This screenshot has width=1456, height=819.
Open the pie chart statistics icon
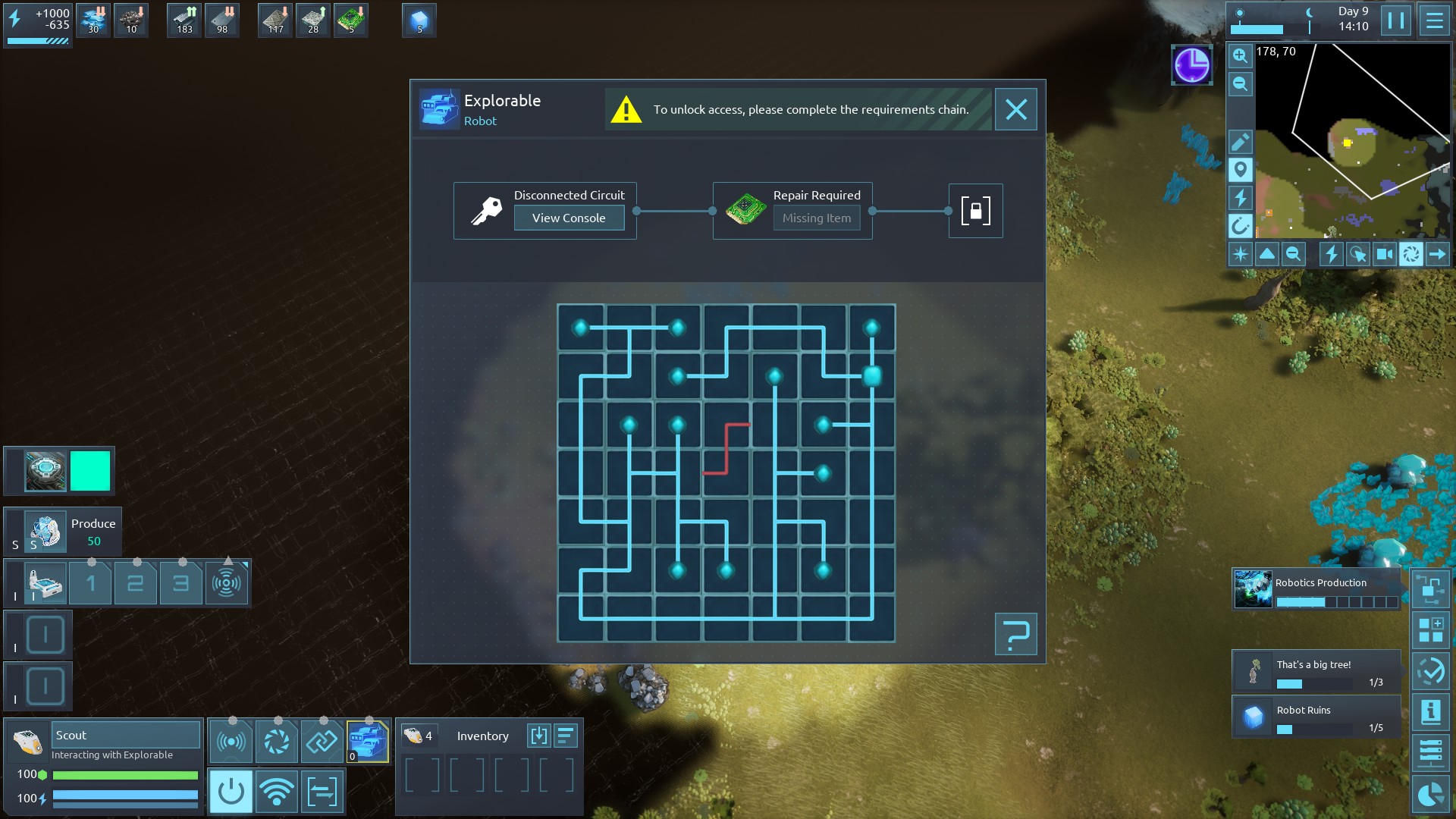[1431, 794]
